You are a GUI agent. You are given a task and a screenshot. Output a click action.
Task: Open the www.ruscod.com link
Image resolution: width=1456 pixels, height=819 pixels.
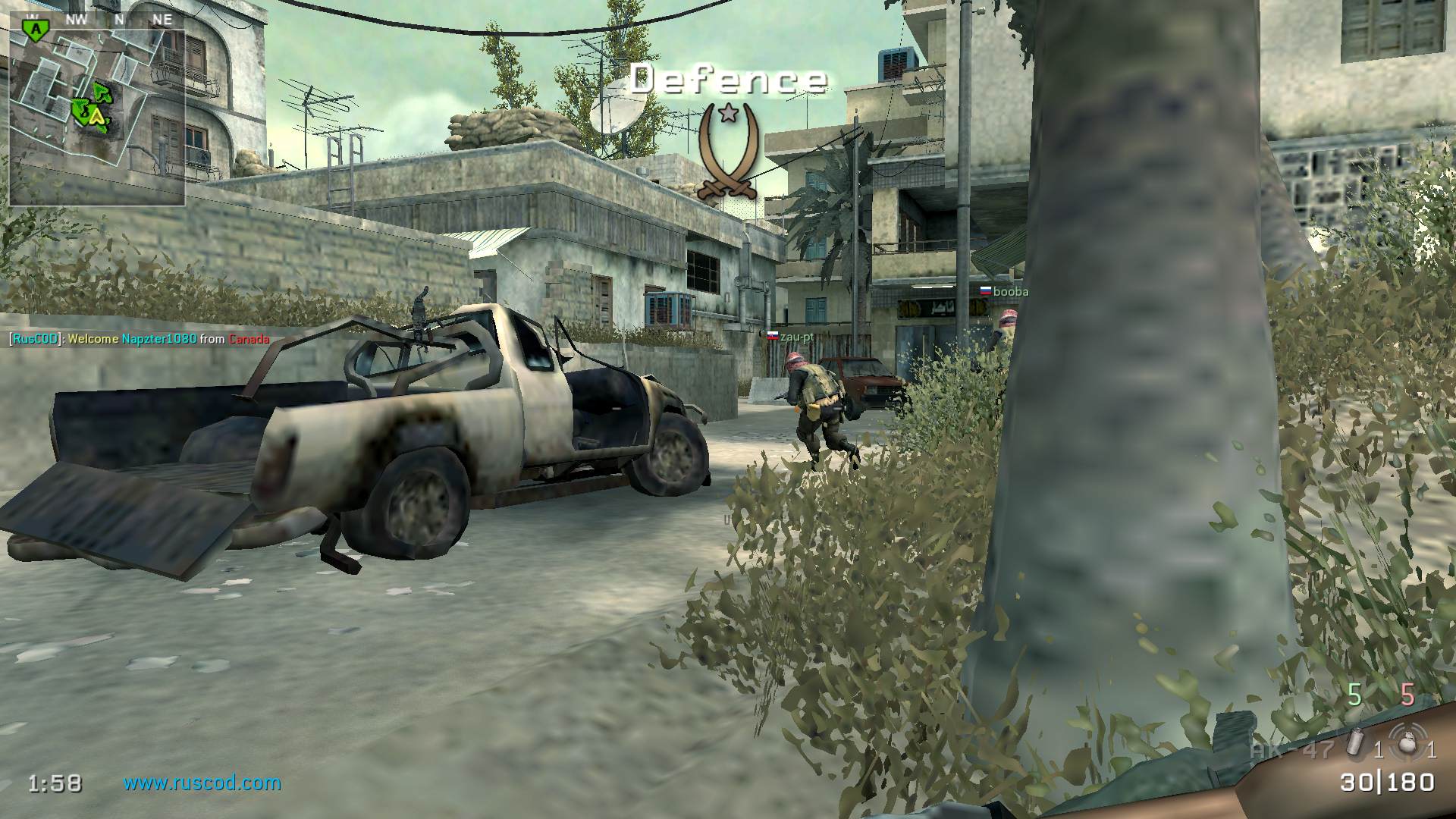[x=202, y=783]
